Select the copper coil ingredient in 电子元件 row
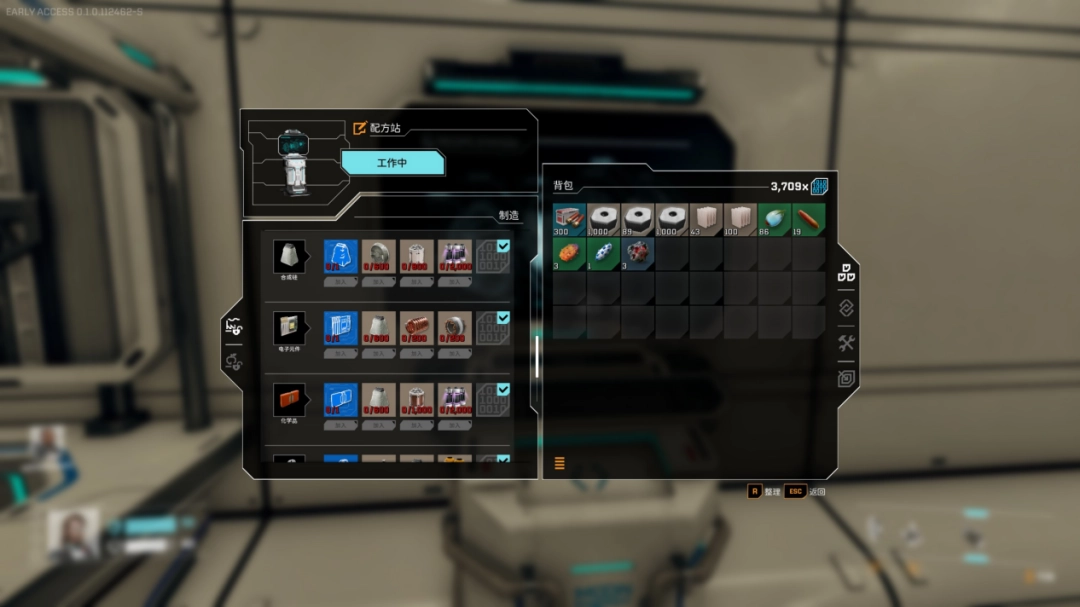 click(x=417, y=328)
